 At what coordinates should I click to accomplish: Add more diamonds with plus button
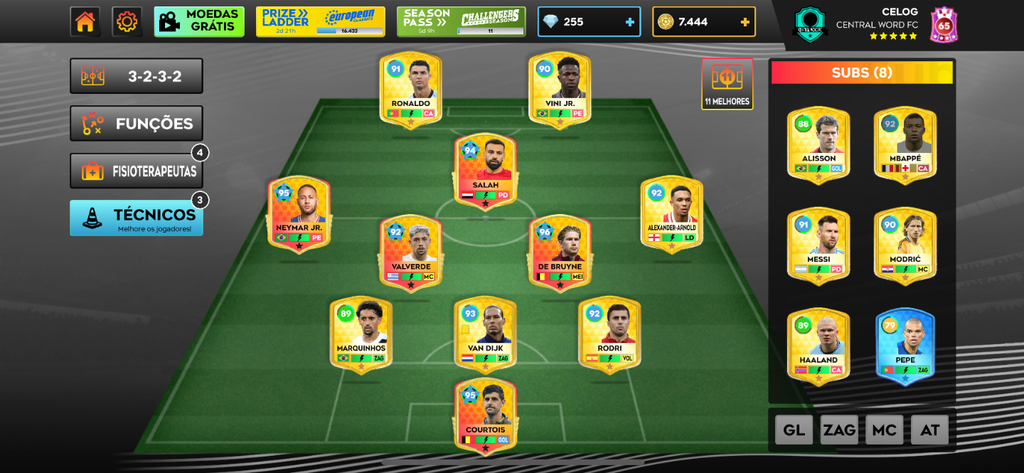[x=629, y=22]
